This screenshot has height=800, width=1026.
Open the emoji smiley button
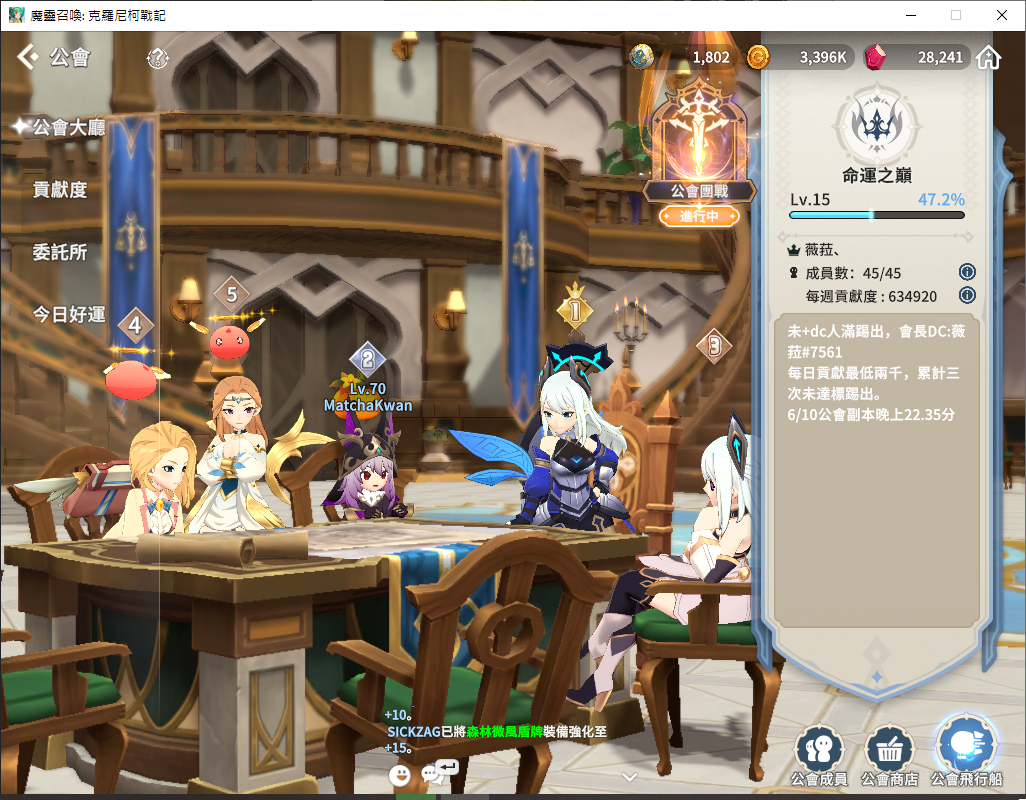[x=400, y=774]
